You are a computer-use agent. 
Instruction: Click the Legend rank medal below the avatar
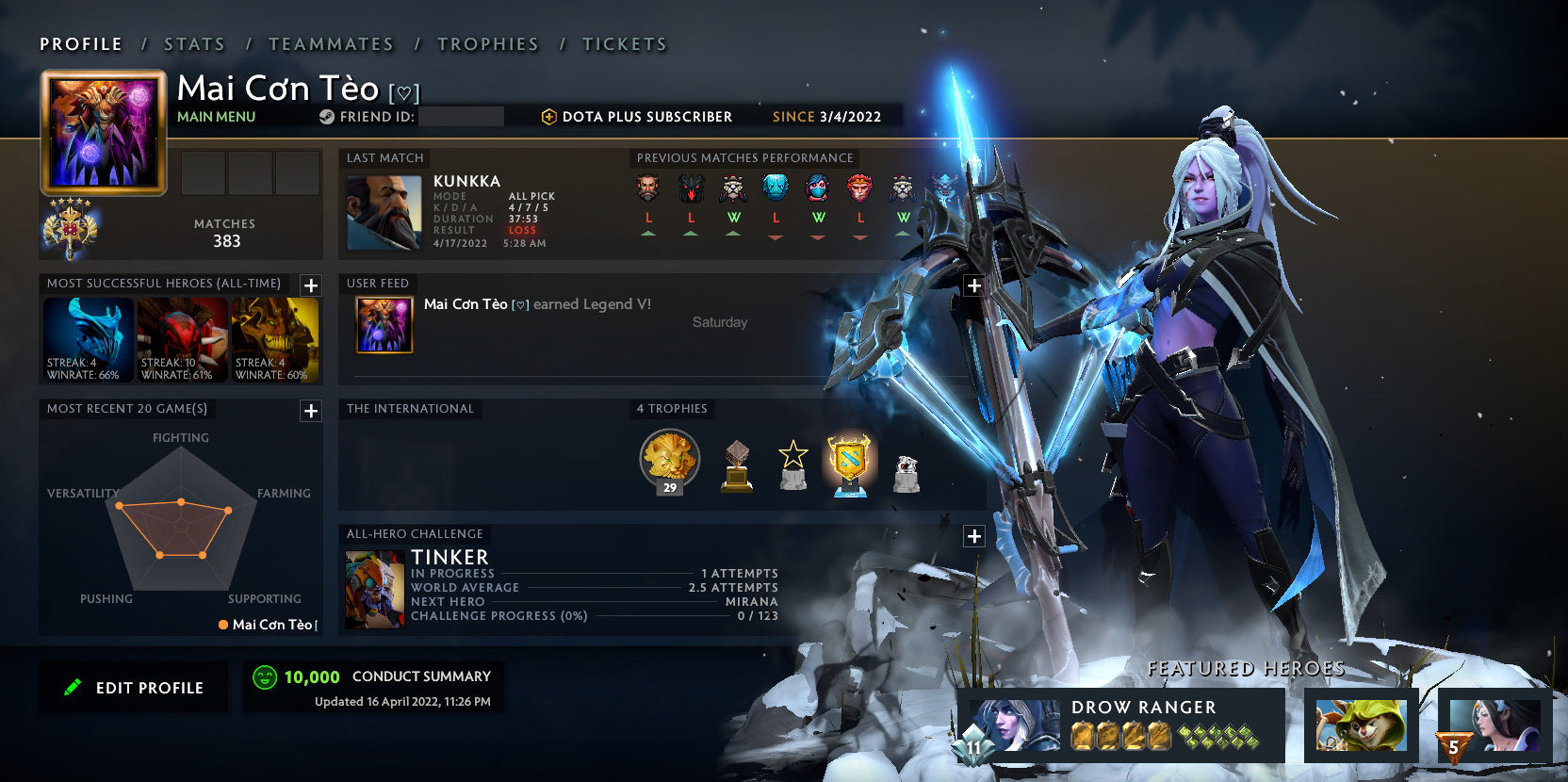(69, 229)
